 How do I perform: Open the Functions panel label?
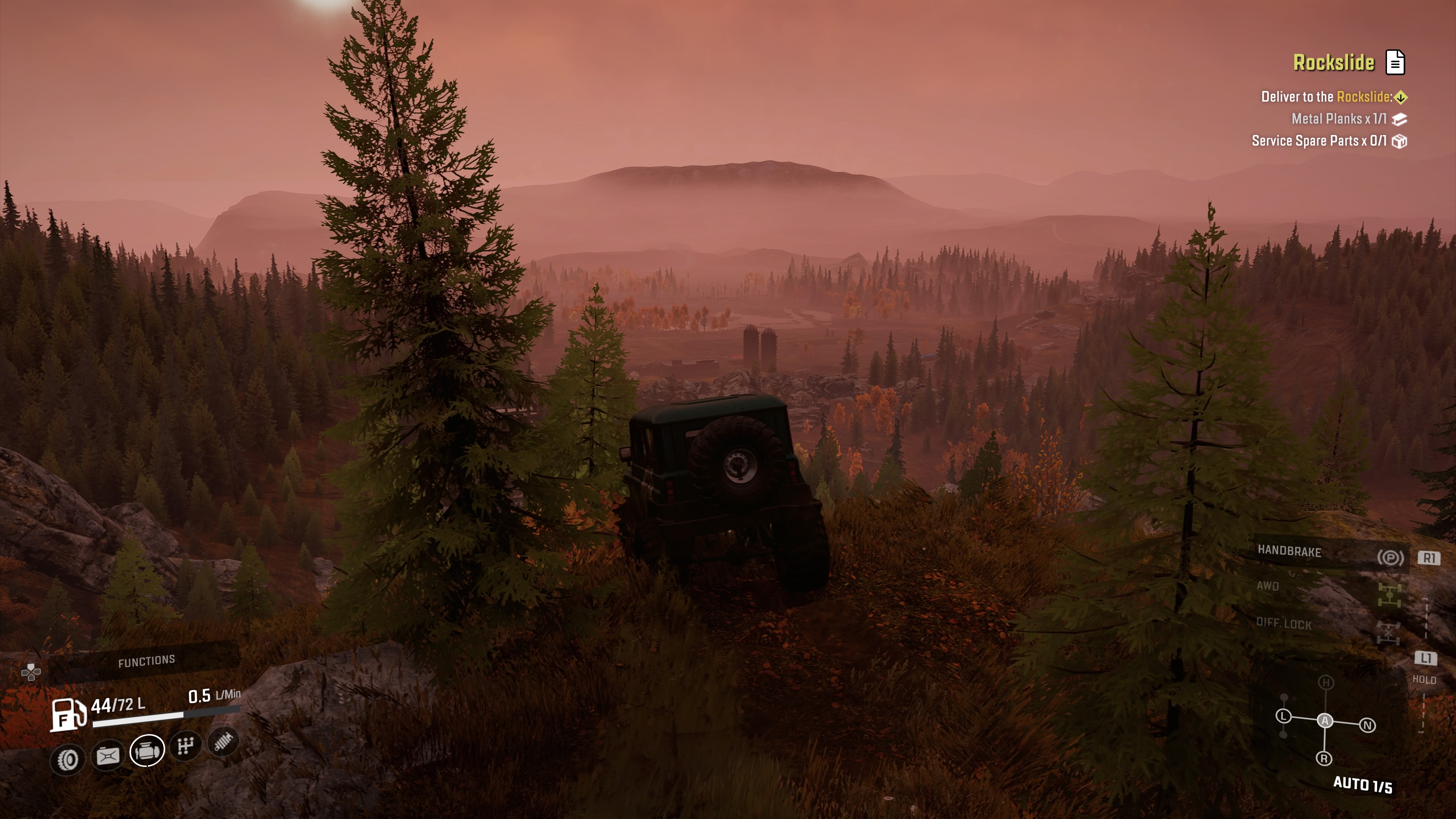146,661
